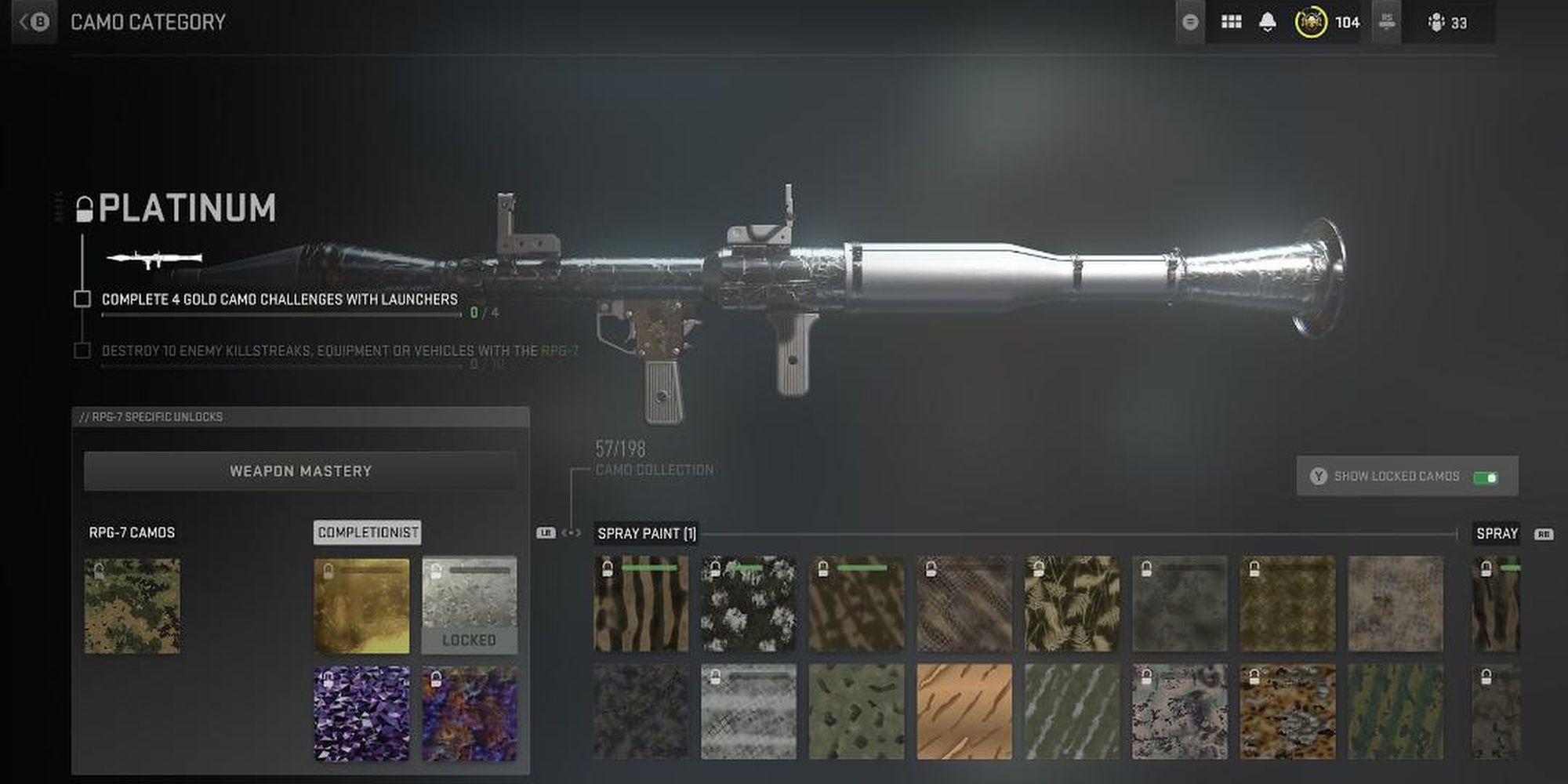Open the channels grid icon in top bar

pyautogui.click(x=1230, y=21)
